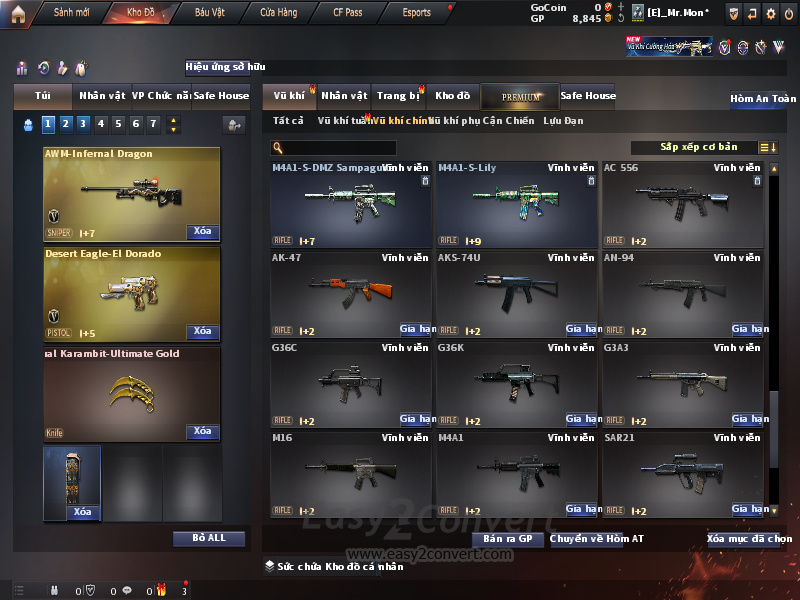Open the Sảnh mới lobby menu
Screen dimensions: 800x600
71,13
